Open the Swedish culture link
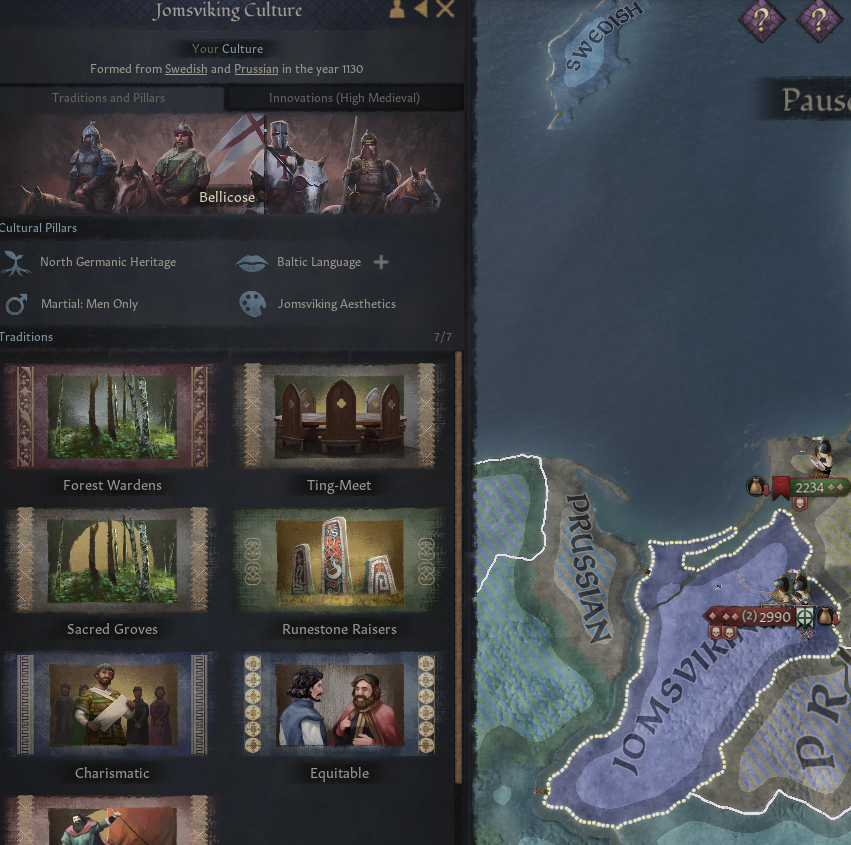Screen dimensions: 851x845 [186, 69]
